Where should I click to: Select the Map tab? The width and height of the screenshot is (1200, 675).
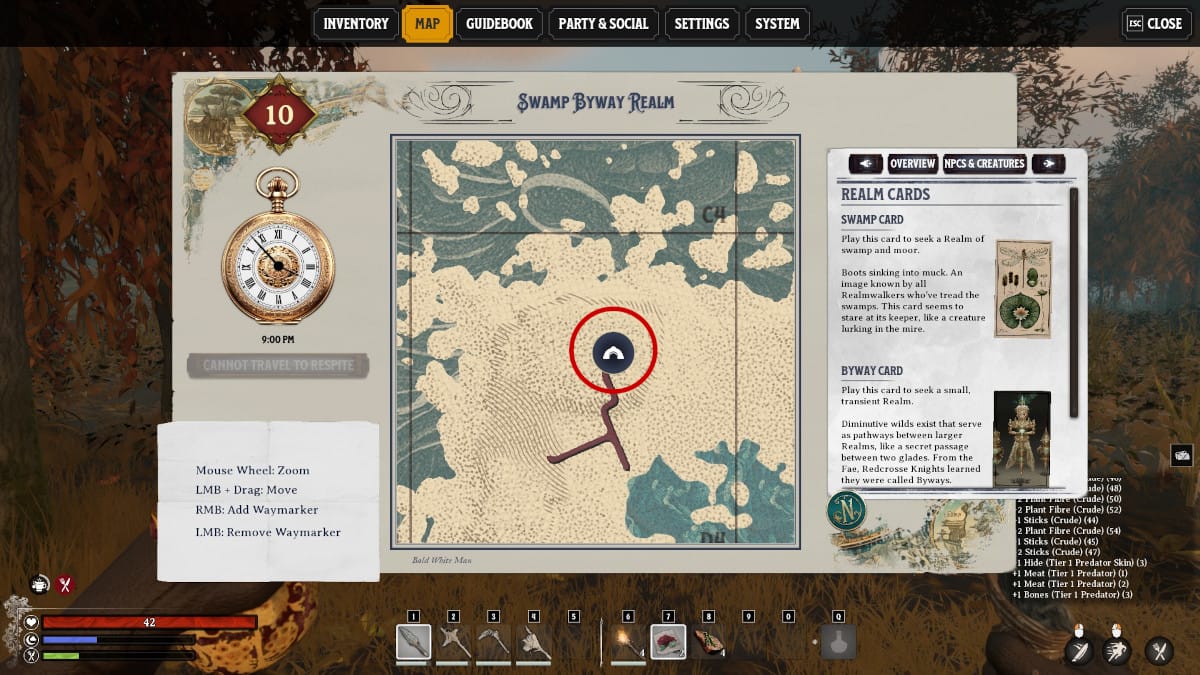[x=427, y=24]
